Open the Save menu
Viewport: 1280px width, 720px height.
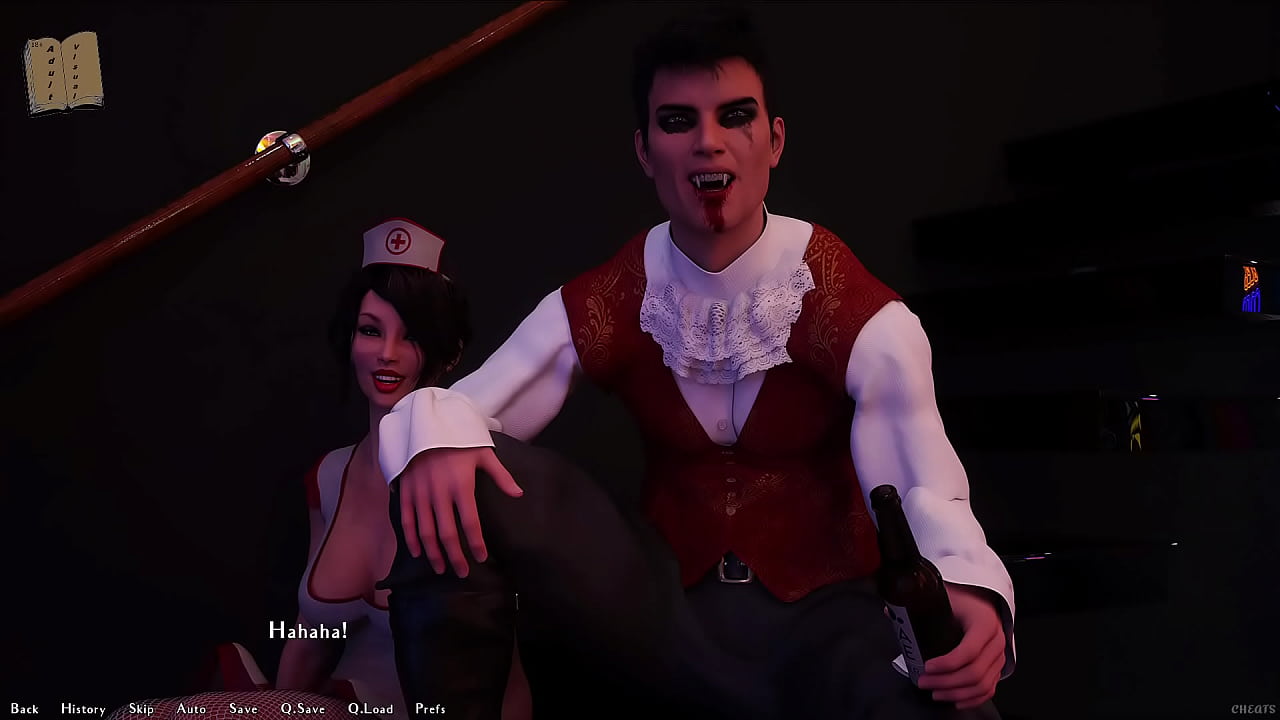coord(243,709)
